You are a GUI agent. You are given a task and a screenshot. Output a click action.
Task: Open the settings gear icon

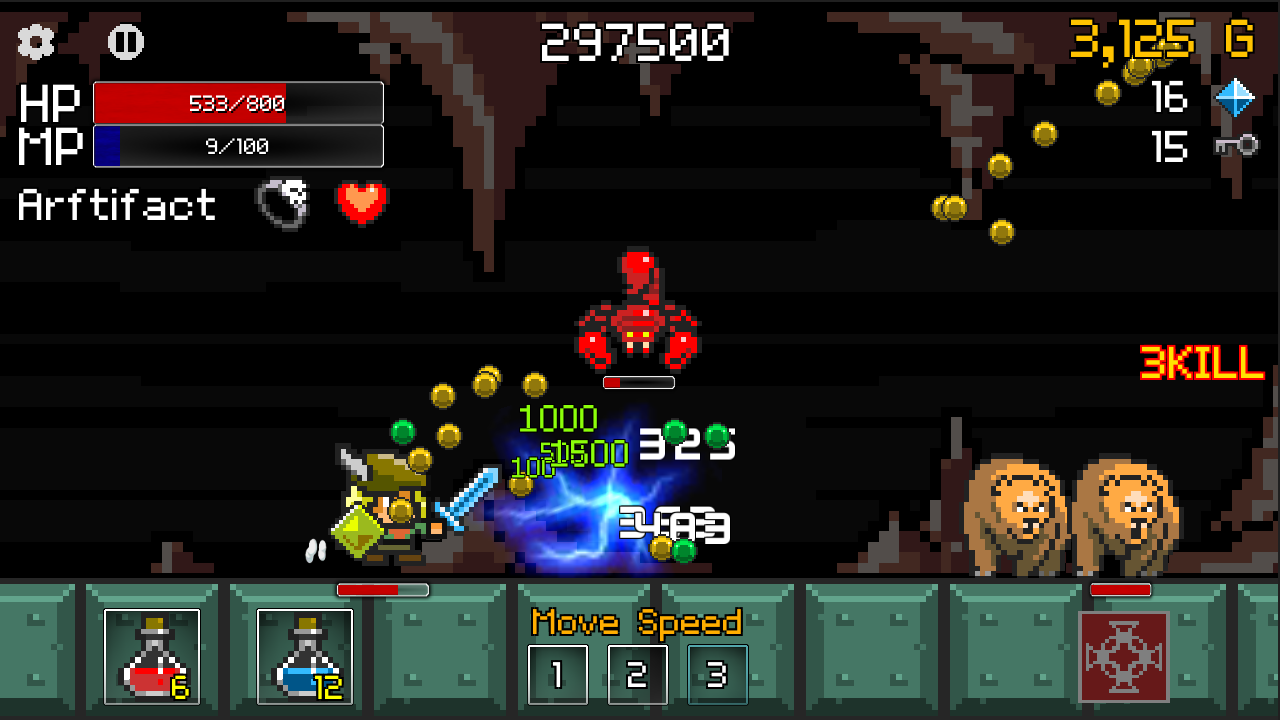pyautogui.click(x=35, y=42)
